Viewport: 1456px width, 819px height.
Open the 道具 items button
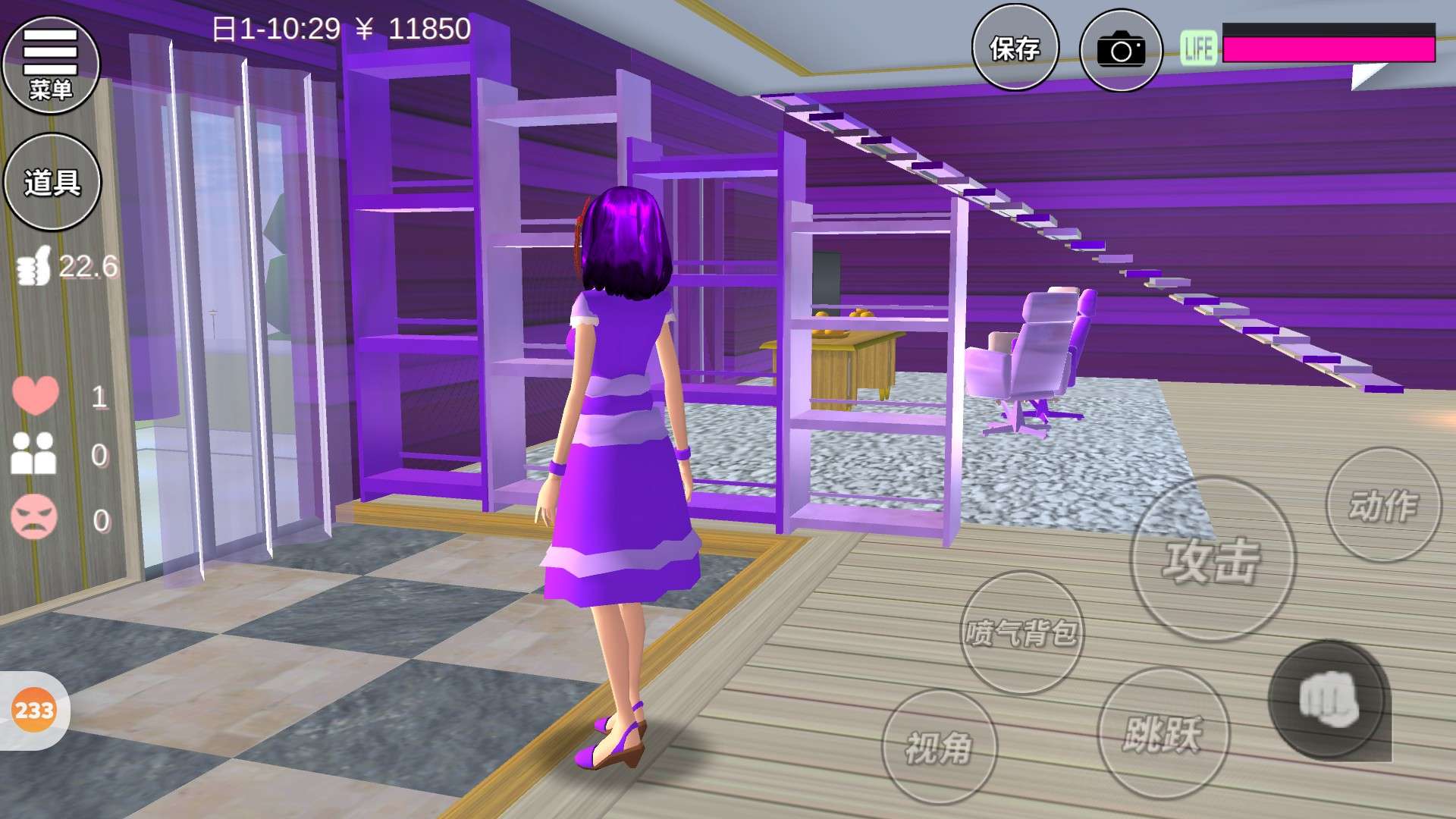click(52, 182)
